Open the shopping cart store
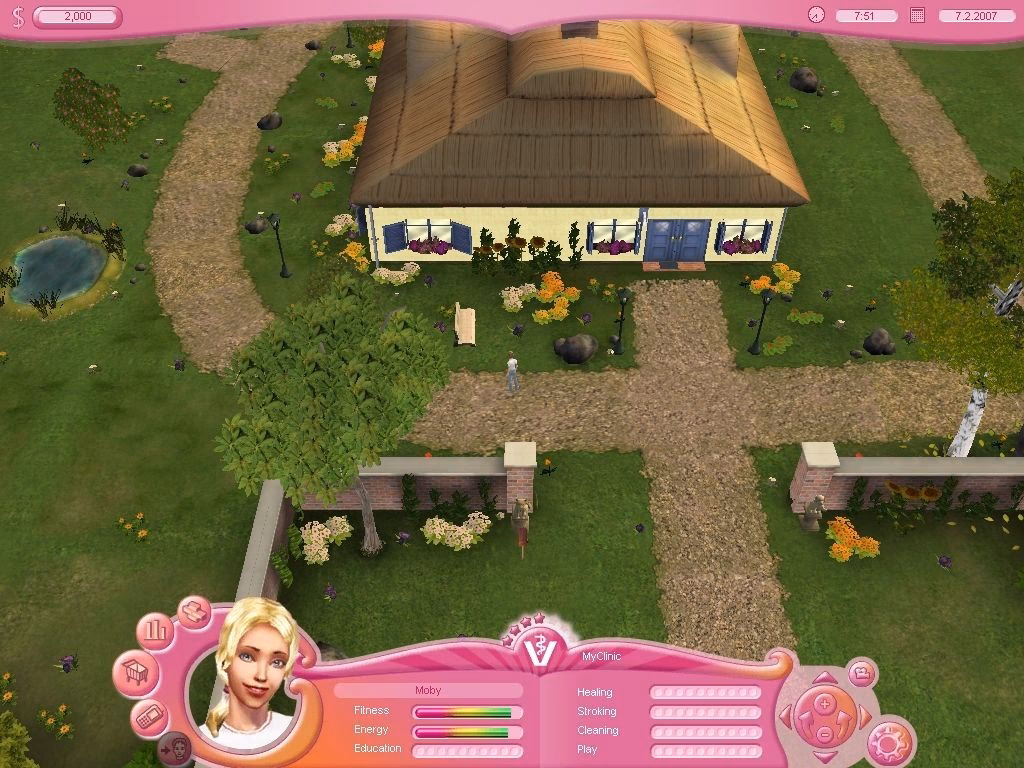Image resolution: width=1024 pixels, height=768 pixels. click(134, 672)
